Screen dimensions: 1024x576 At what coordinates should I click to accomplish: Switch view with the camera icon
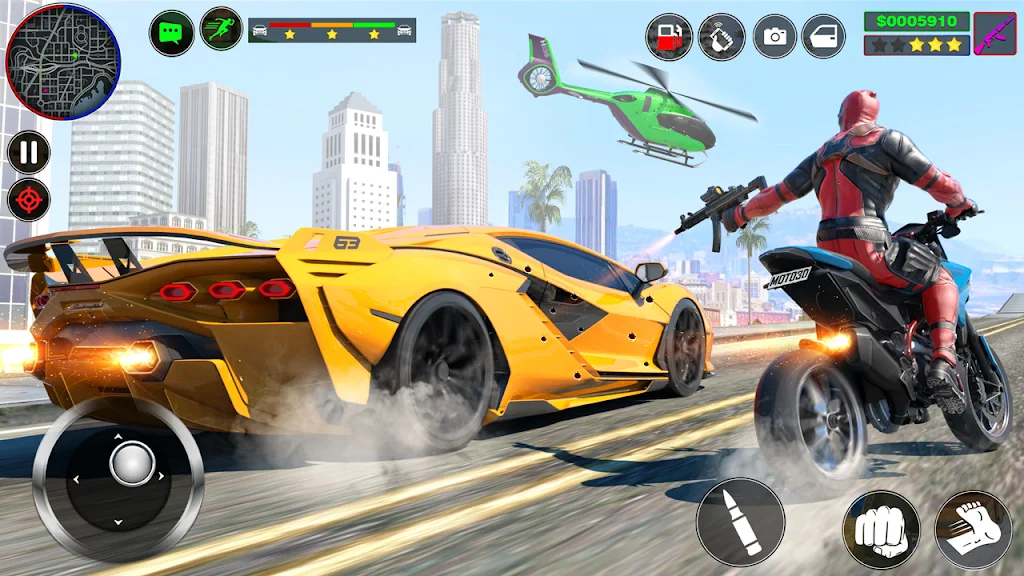pyautogui.click(x=774, y=37)
